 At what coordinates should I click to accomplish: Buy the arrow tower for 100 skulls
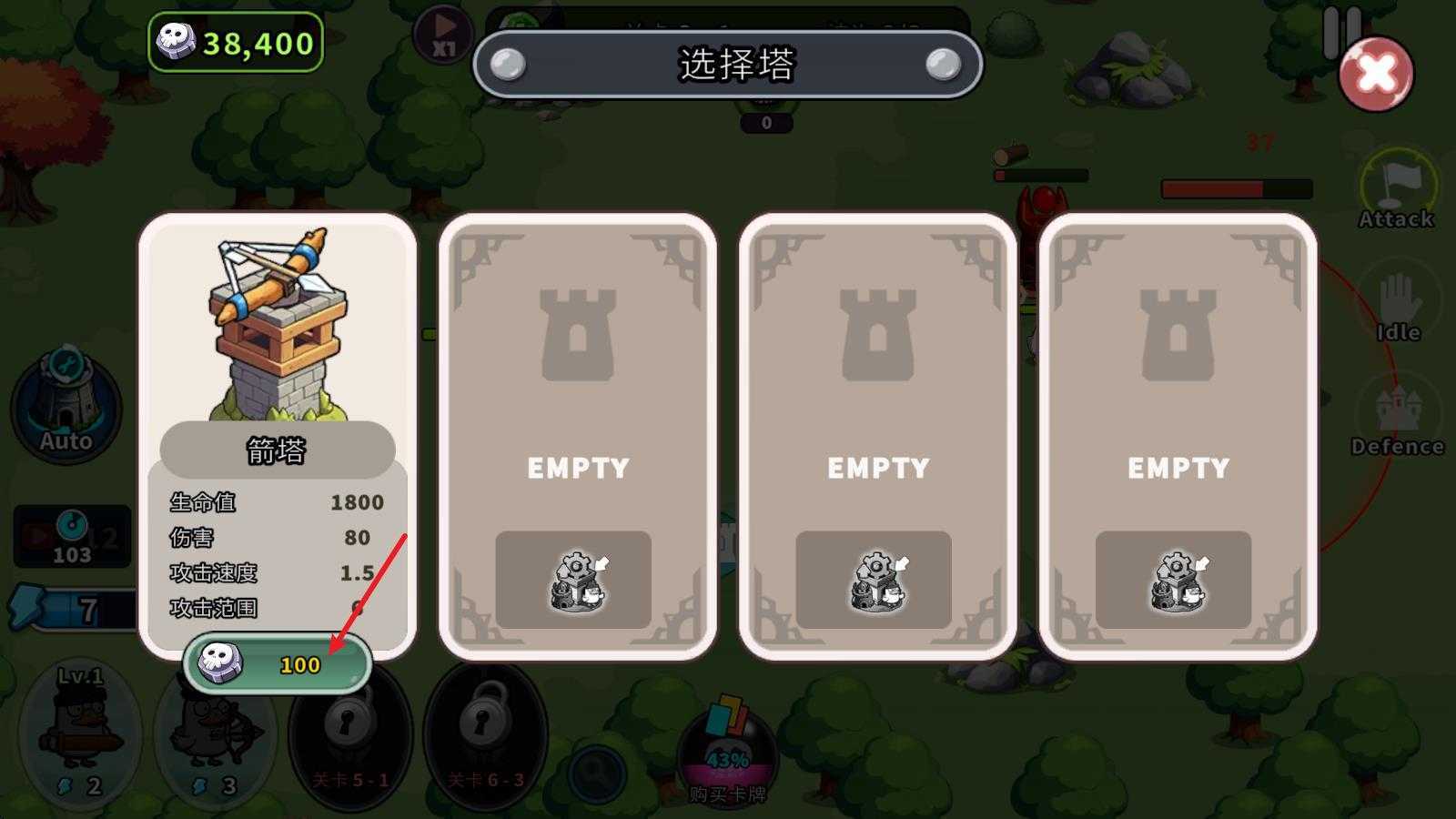(x=278, y=664)
